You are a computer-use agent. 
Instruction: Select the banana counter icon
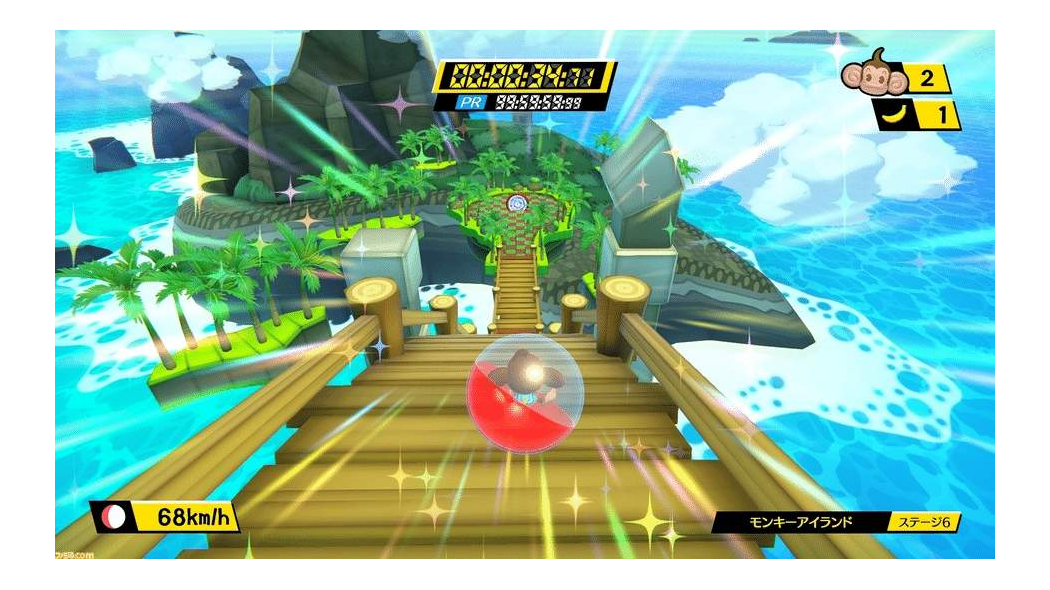point(893,115)
